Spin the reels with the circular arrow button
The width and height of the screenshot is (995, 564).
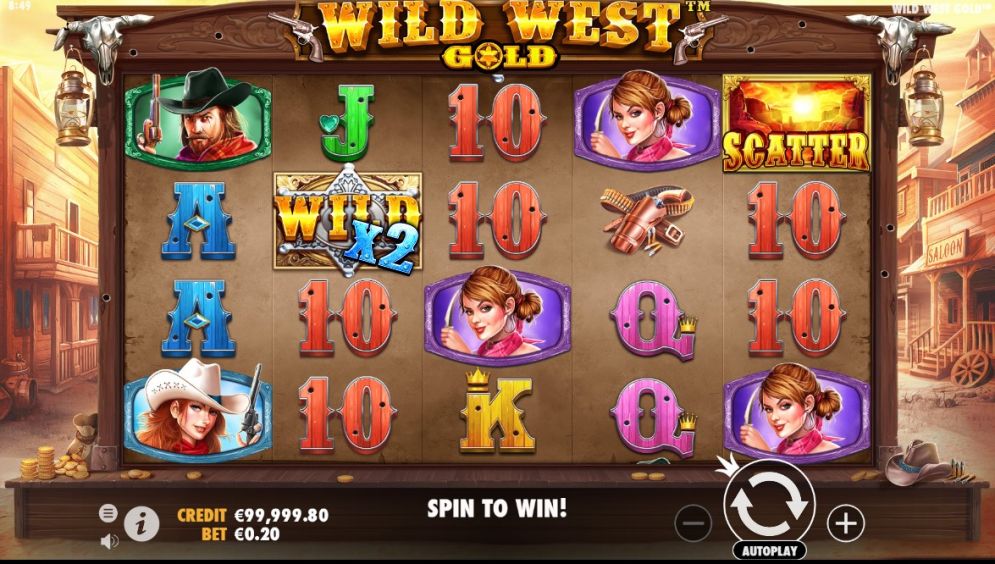pyautogui.click(x=768, y=505)
